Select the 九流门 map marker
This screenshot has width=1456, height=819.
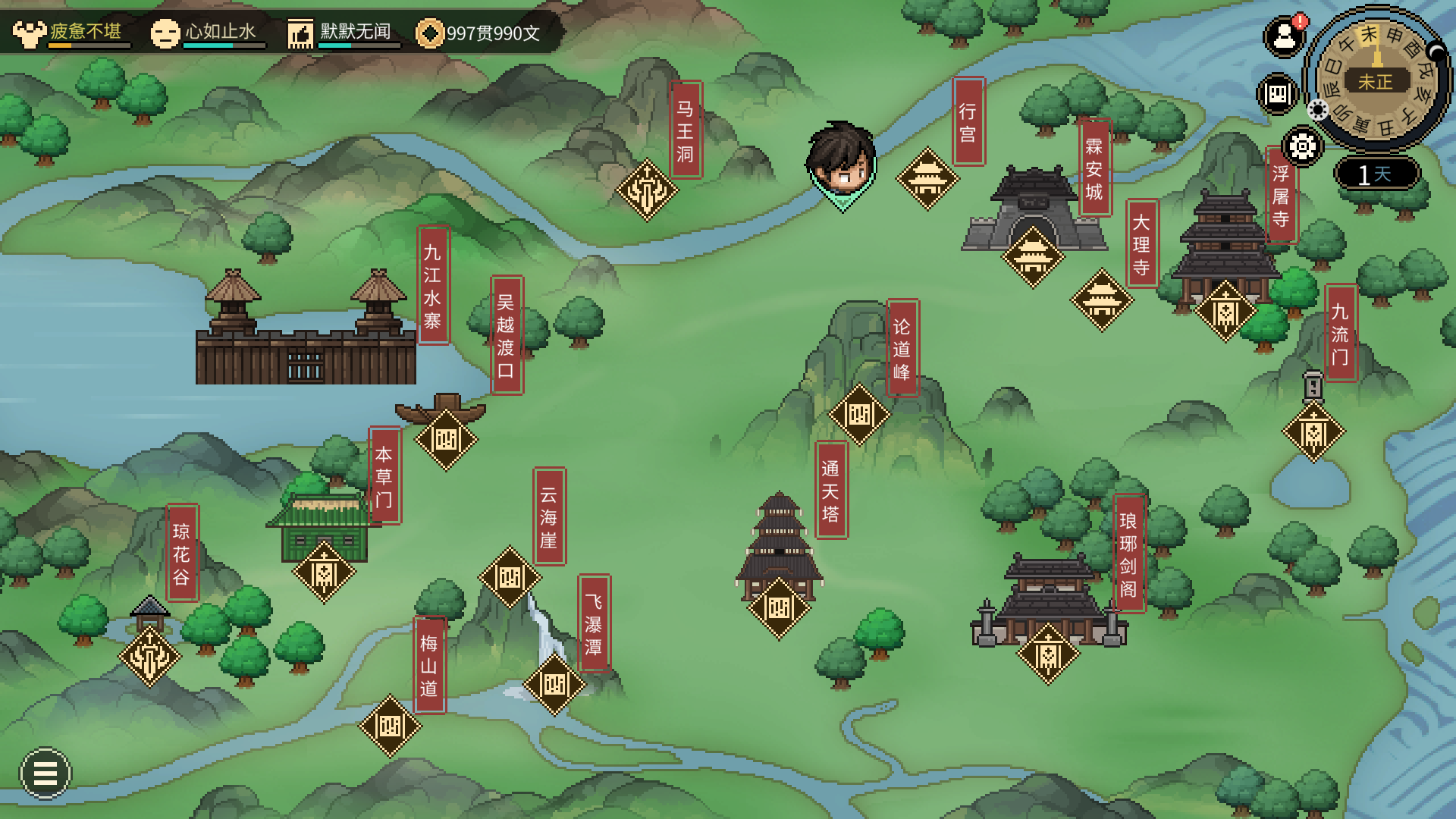point(1313,432)
